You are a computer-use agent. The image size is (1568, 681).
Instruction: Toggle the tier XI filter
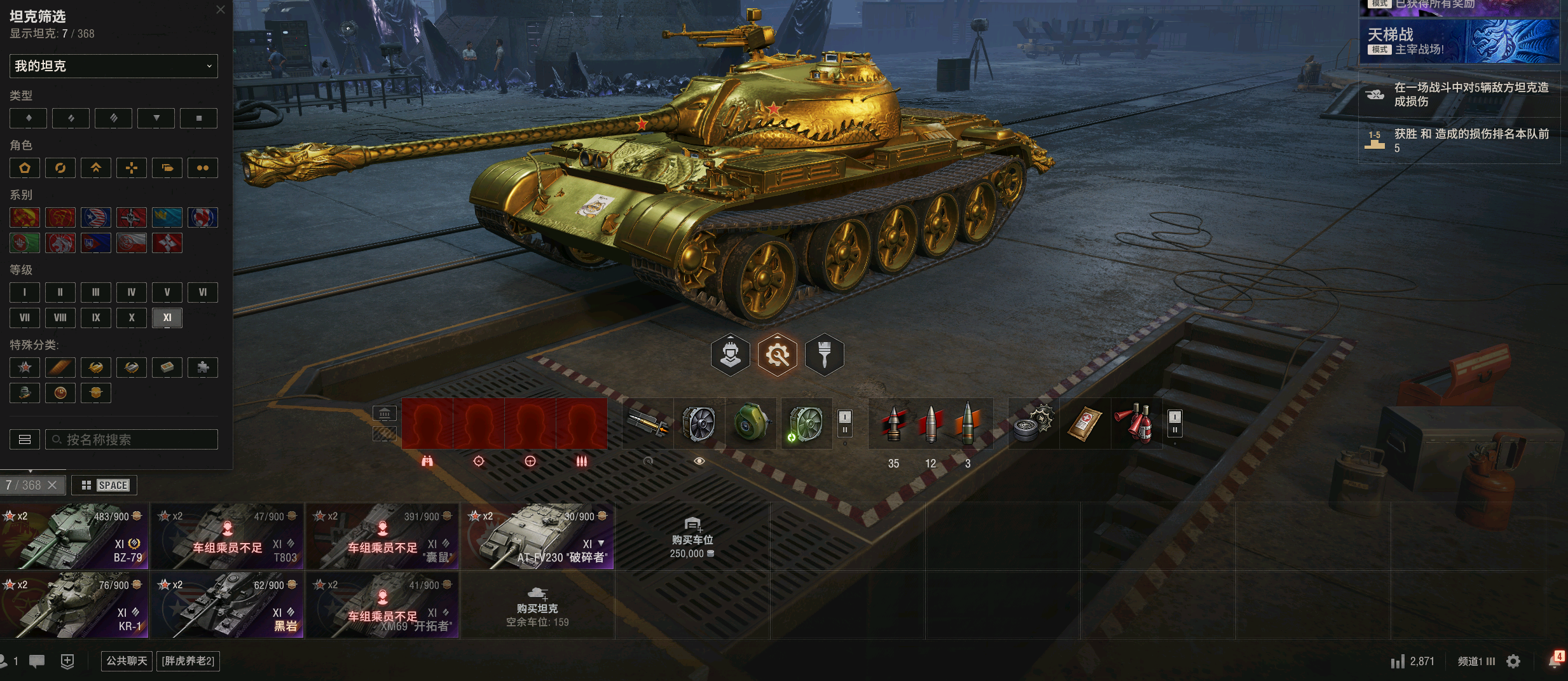tap(167, 317)
